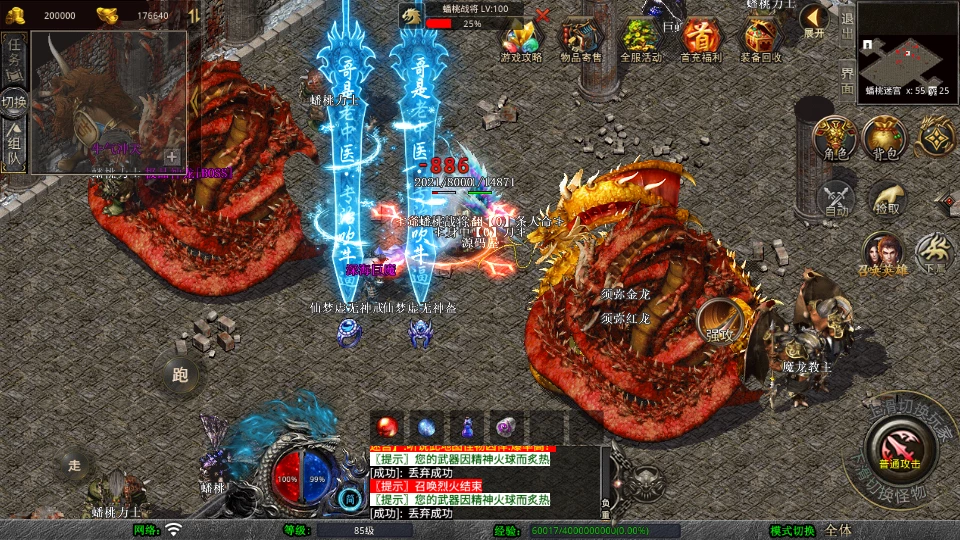Toggle 跑 run mode
The image size is (960, 540).
pos(180,376)
